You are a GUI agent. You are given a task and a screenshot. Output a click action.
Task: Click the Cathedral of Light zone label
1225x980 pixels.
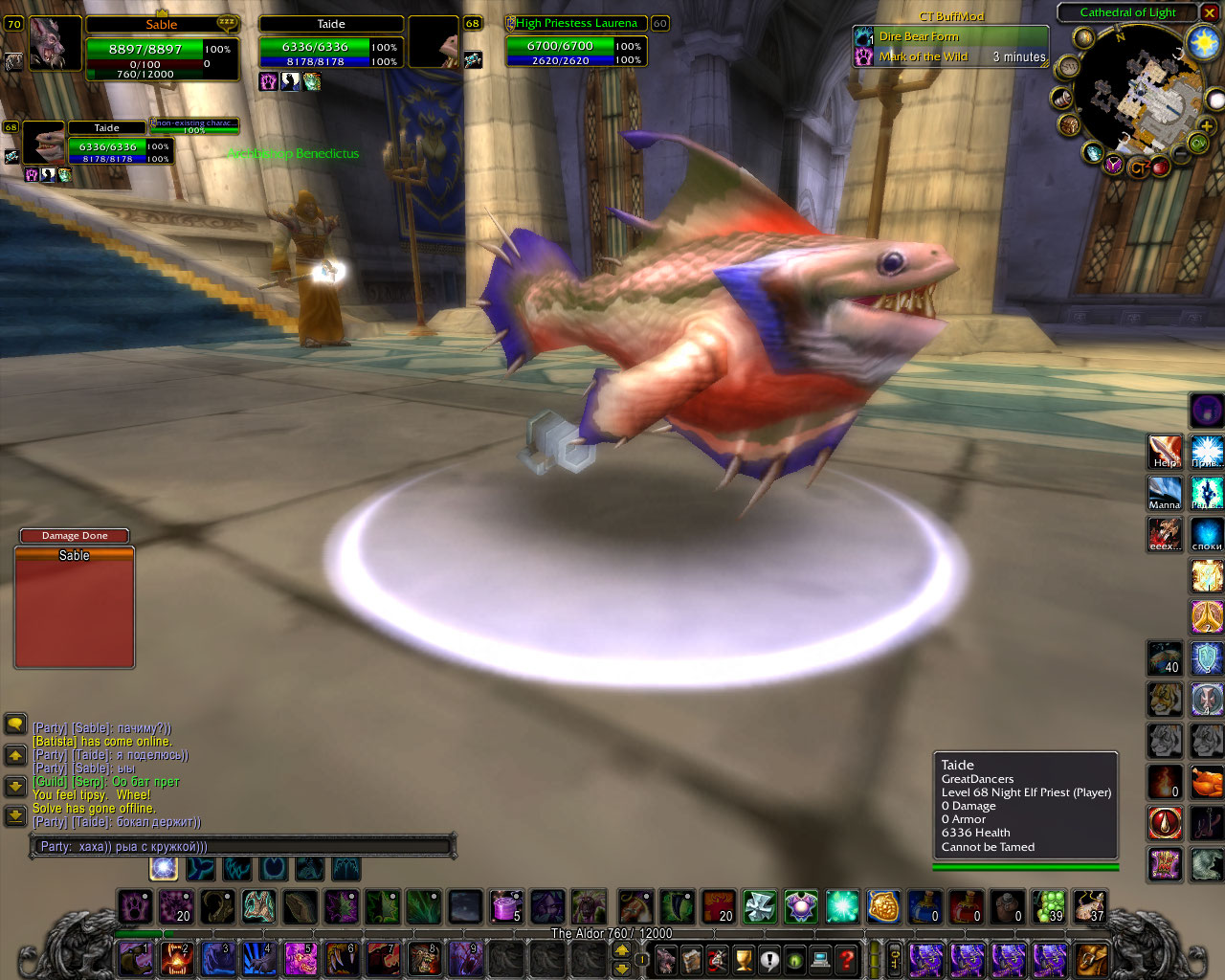(x=1127, y=12)
